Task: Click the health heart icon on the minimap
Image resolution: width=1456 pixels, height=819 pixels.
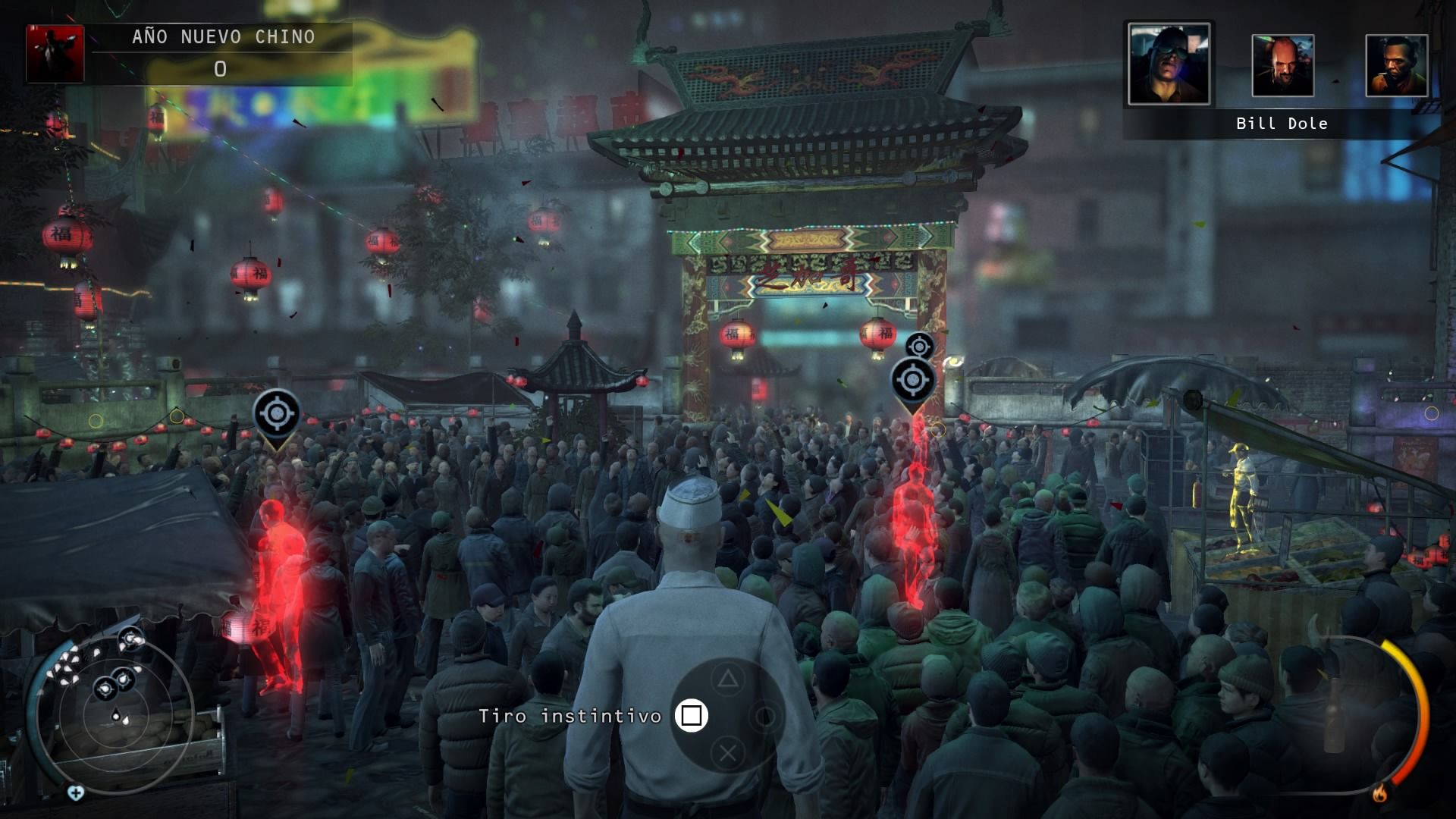Action: tap(76, 792)
